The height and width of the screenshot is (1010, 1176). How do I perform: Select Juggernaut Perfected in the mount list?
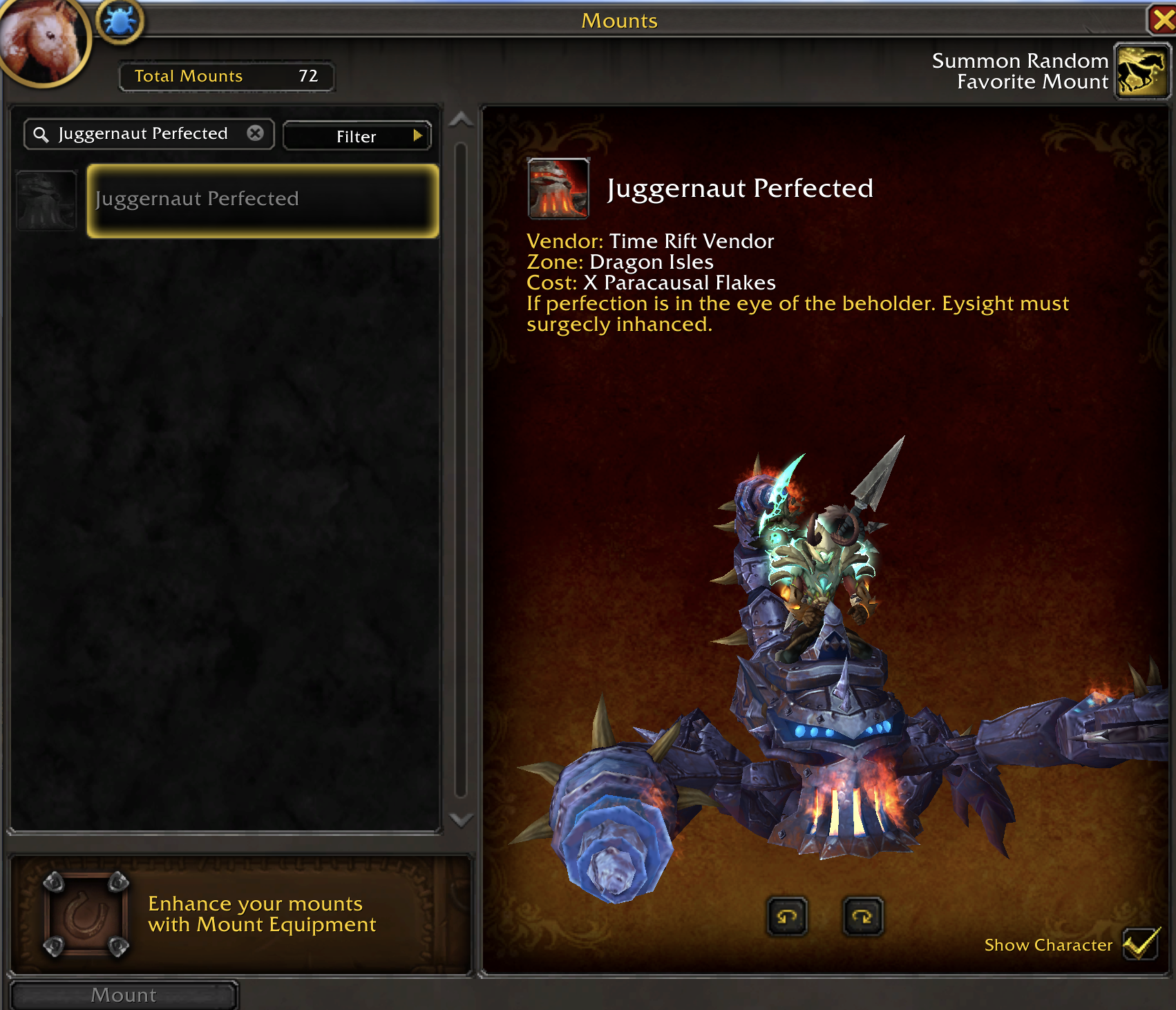pos(263,200)
